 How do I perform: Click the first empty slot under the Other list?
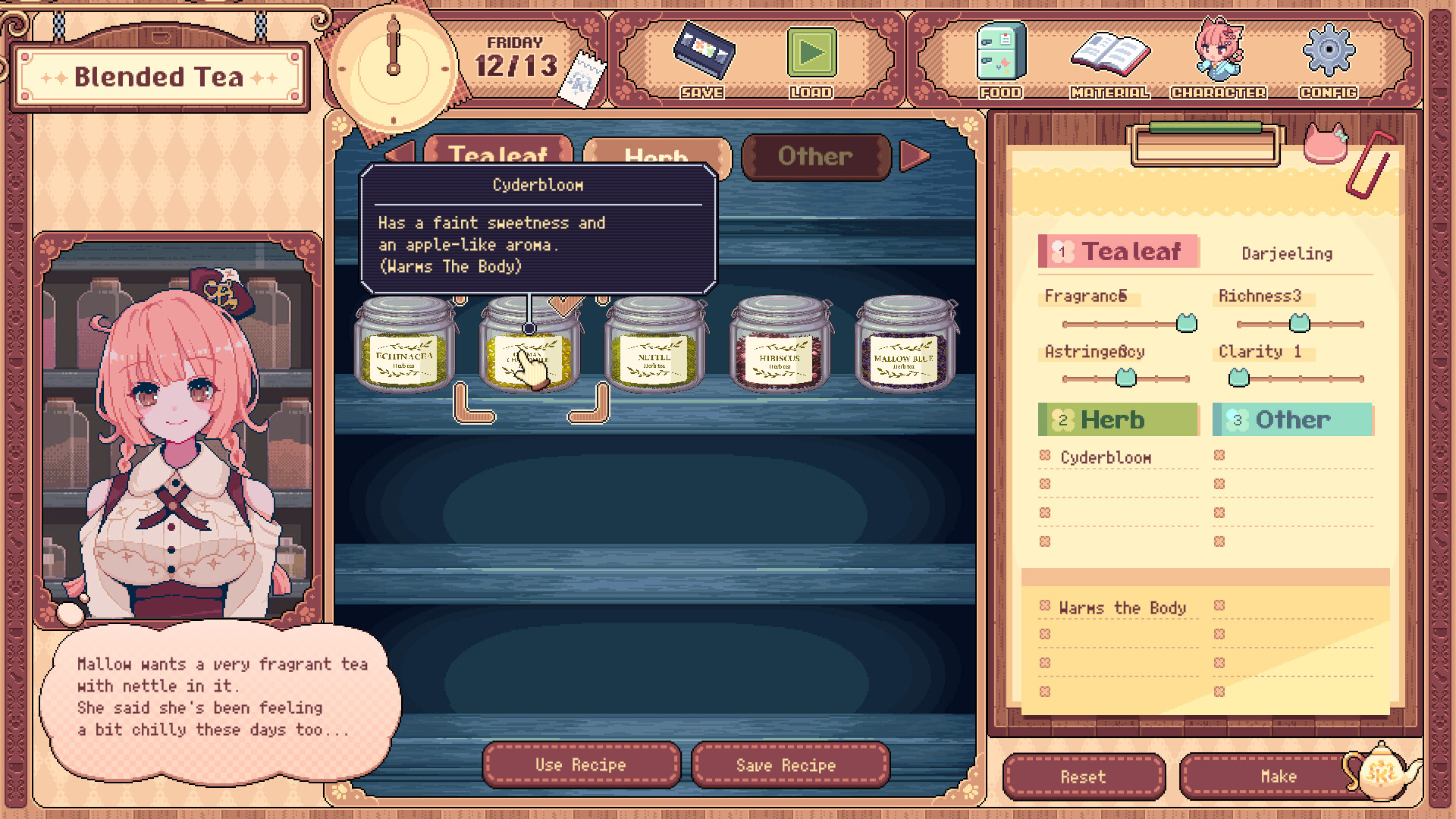1220,456
